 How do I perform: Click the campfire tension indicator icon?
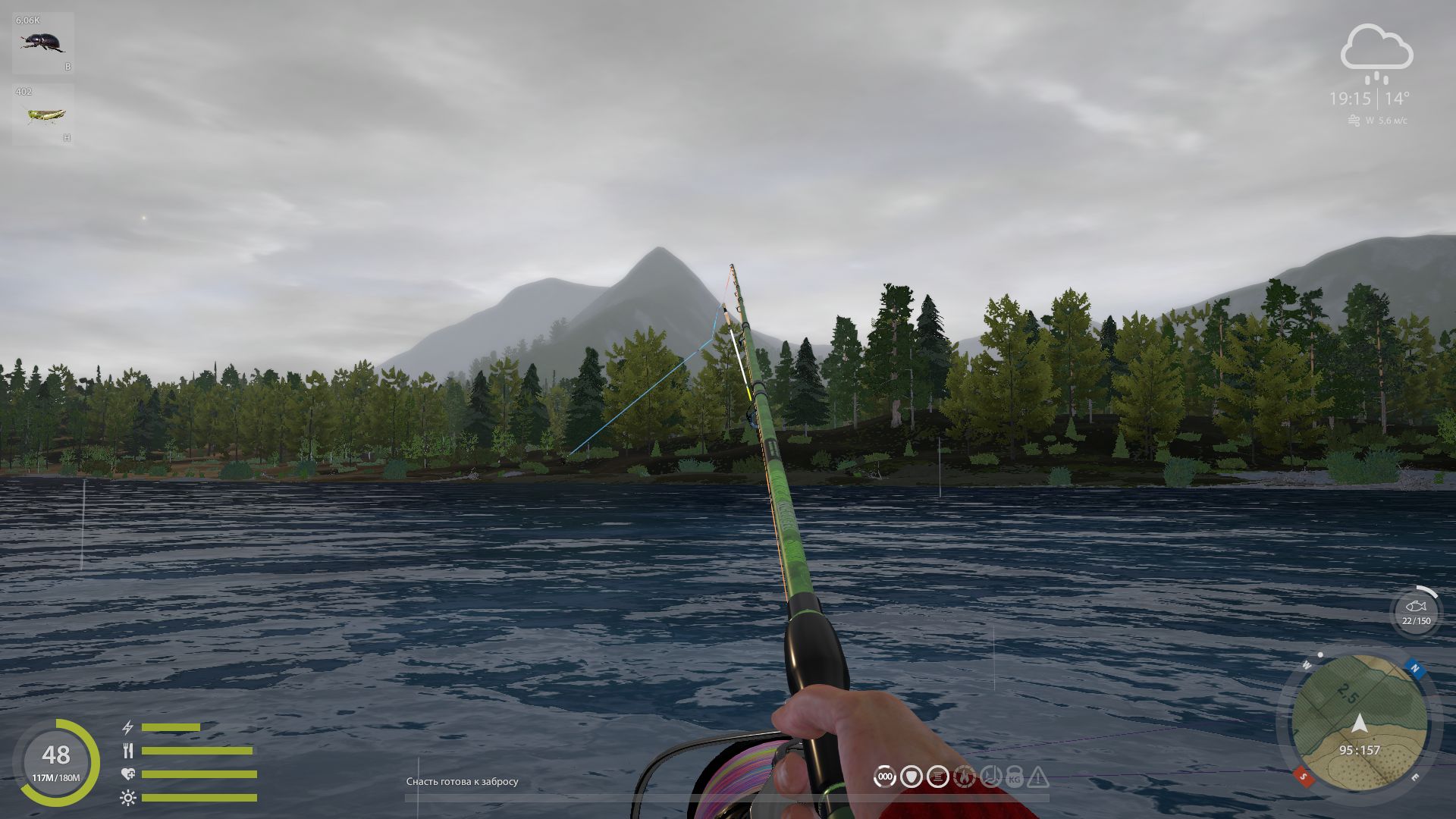pos(965,776)
